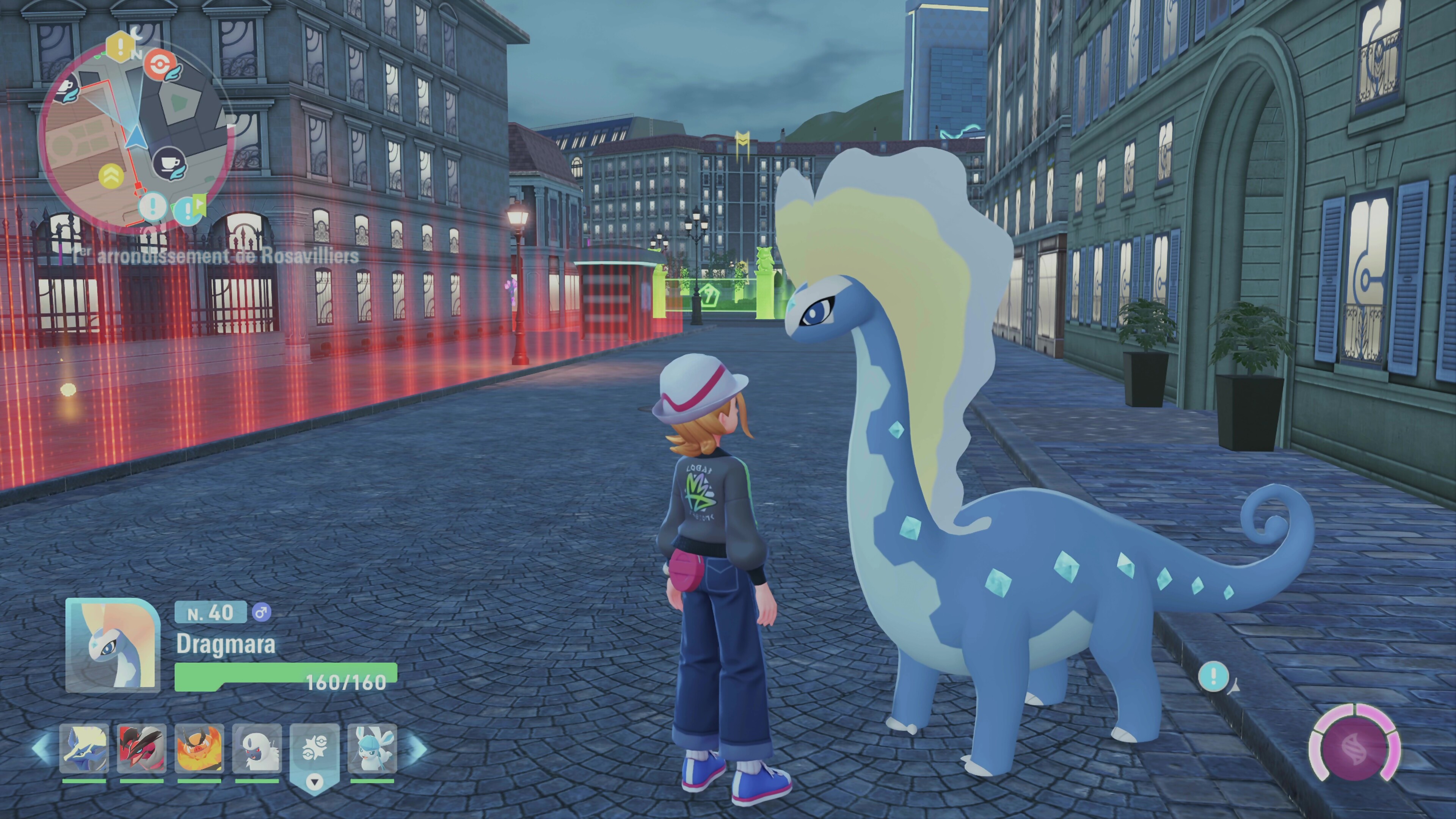
Task: Select Absol from the party bar
Action: coord(257,748)
